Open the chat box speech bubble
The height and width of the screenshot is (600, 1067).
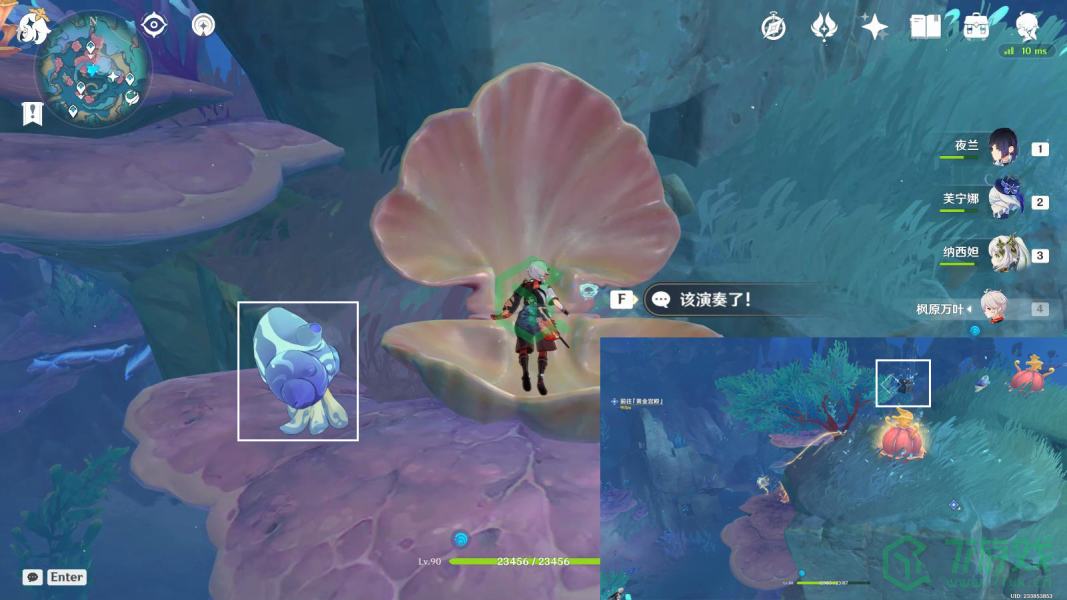point(33,577)
